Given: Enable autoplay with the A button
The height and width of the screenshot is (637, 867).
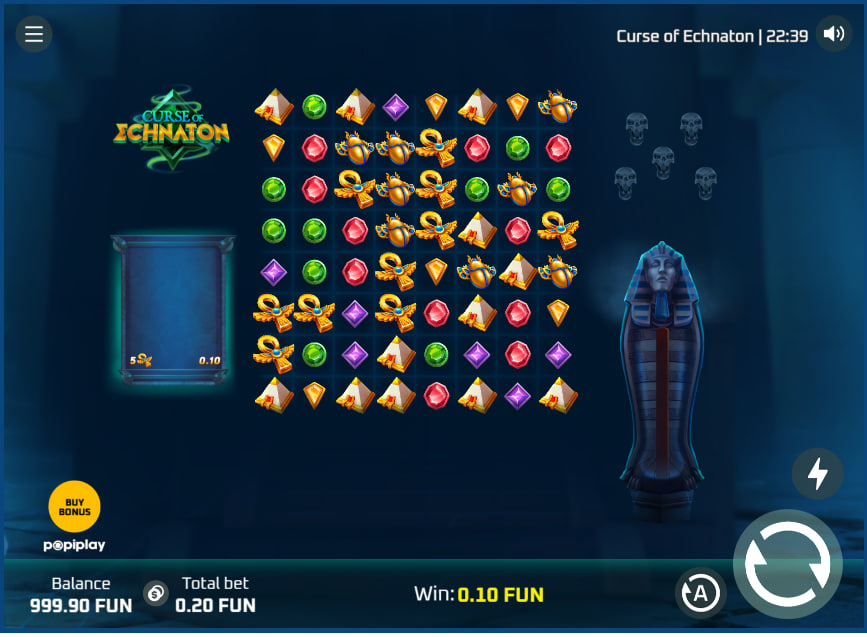Looking at the screenshot, I should click(x=700, y=593).
